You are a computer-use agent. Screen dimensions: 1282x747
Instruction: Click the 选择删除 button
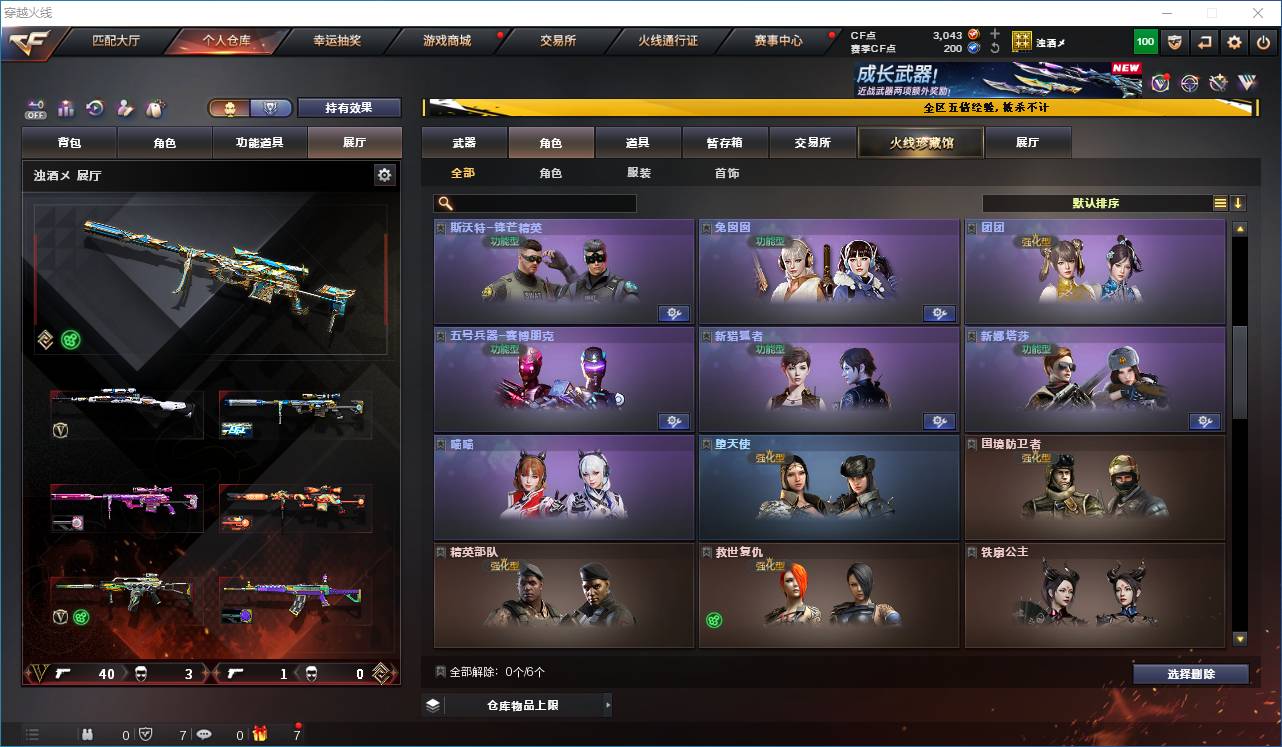1190,673
